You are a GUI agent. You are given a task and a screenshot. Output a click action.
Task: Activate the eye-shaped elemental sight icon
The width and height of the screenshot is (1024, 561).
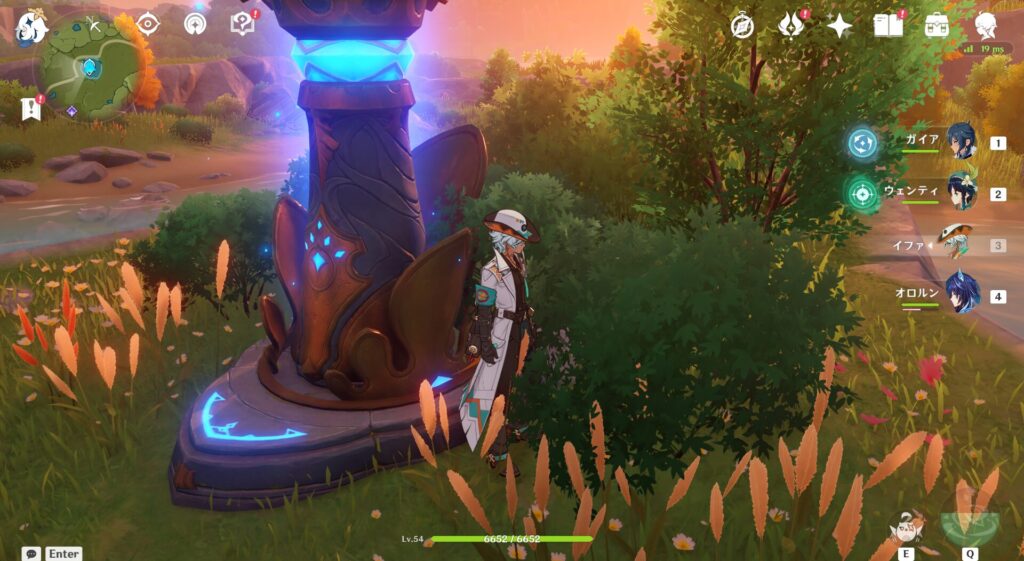click(148, 23)
